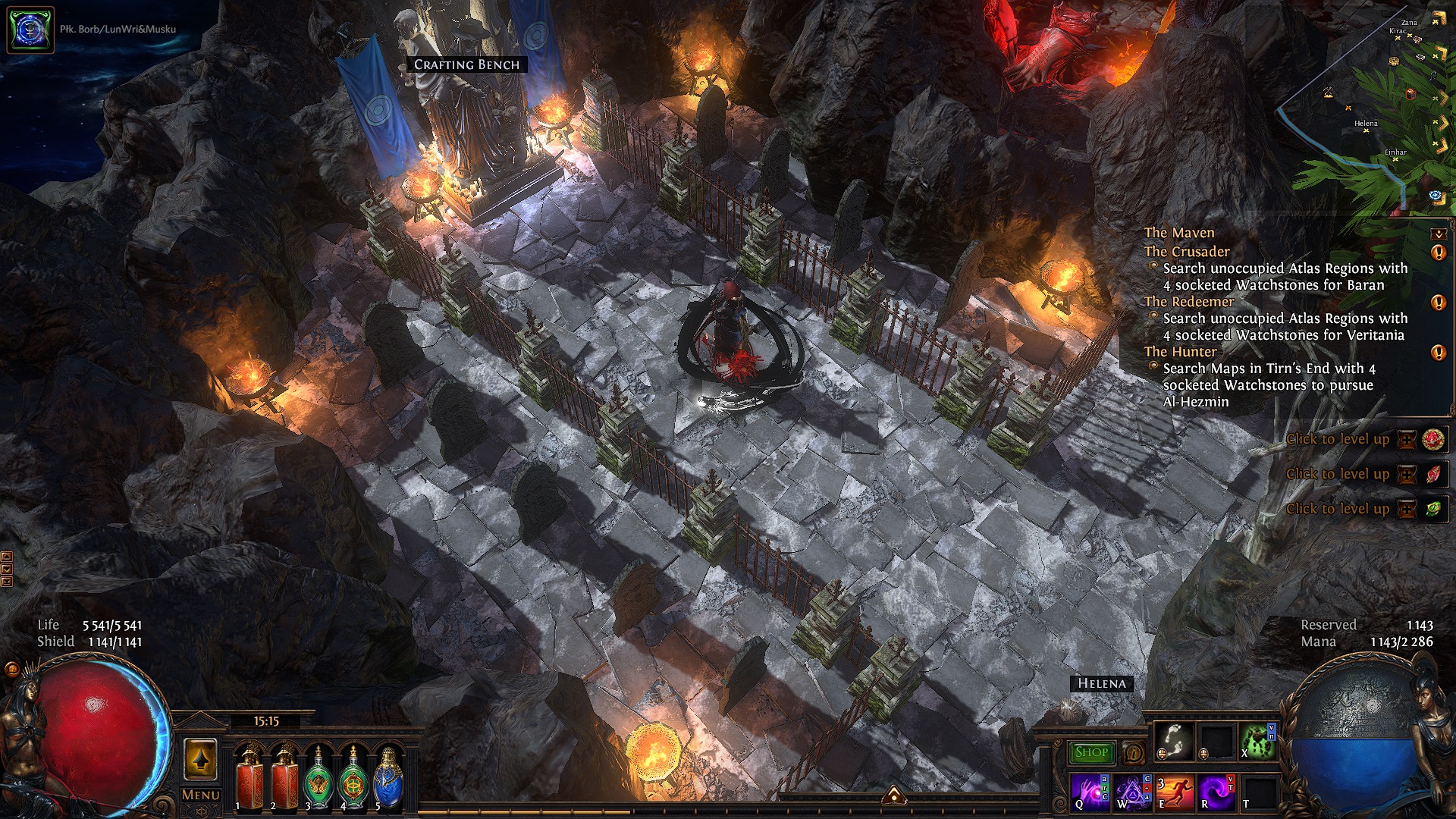This screenshot has width=1456, height=819.
Task: Click The Crusader quest alert icon
Action: click(x=1438, y=253)
